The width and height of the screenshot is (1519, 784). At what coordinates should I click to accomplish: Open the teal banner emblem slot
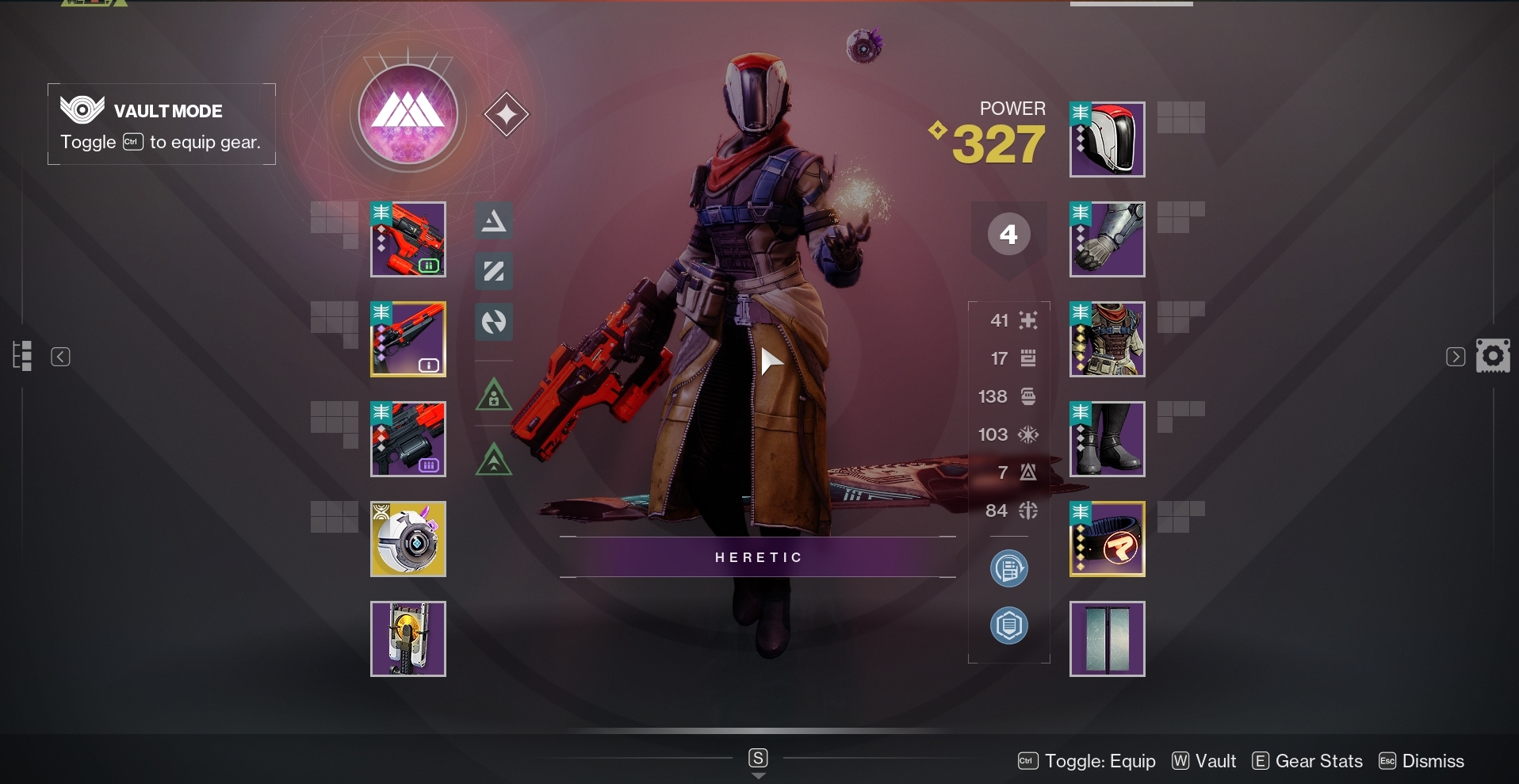pyautogui.click(x=1107, y=639)
